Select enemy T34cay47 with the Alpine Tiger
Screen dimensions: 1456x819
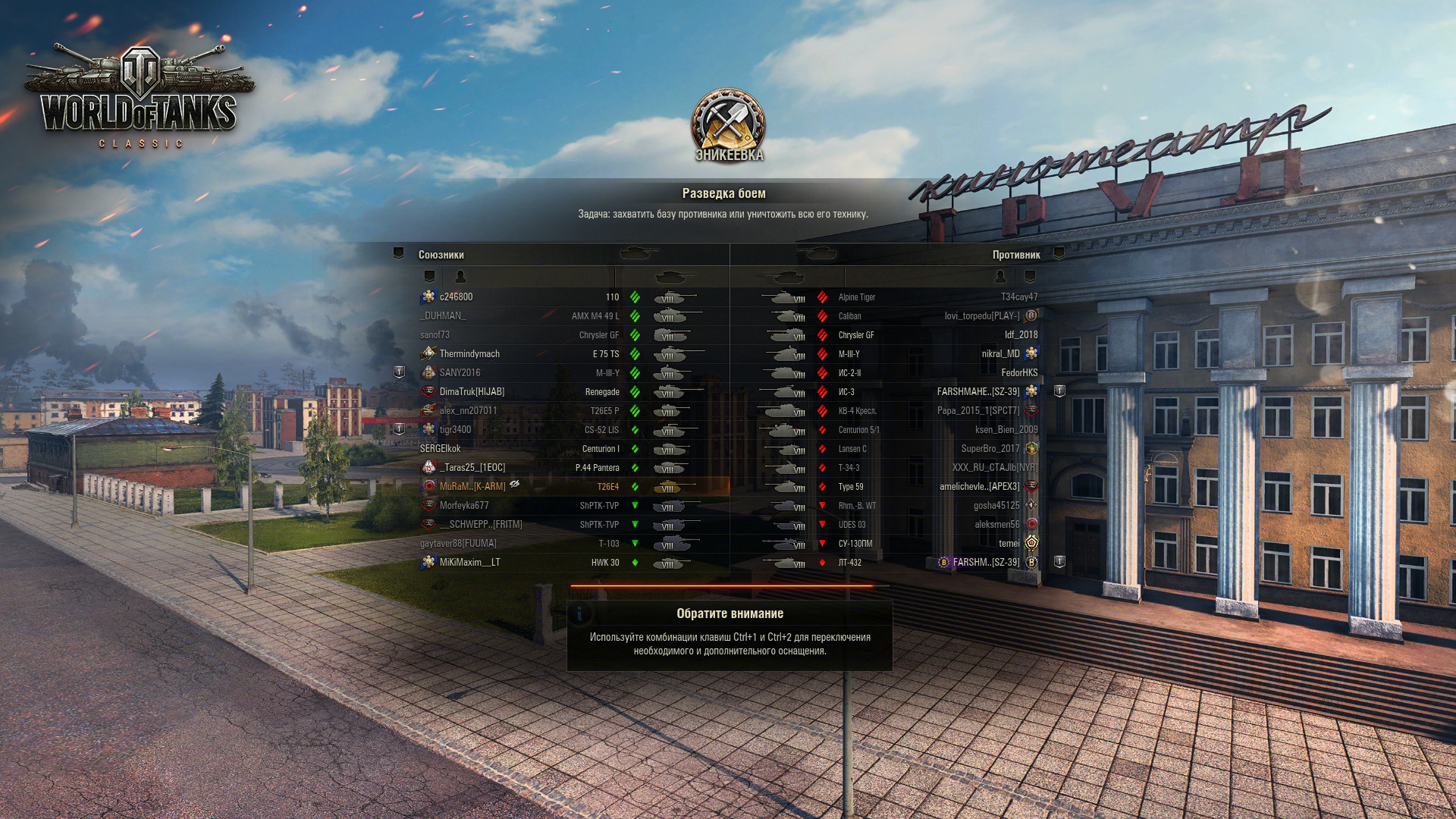pyautogui.click(x=1018, y=297)
